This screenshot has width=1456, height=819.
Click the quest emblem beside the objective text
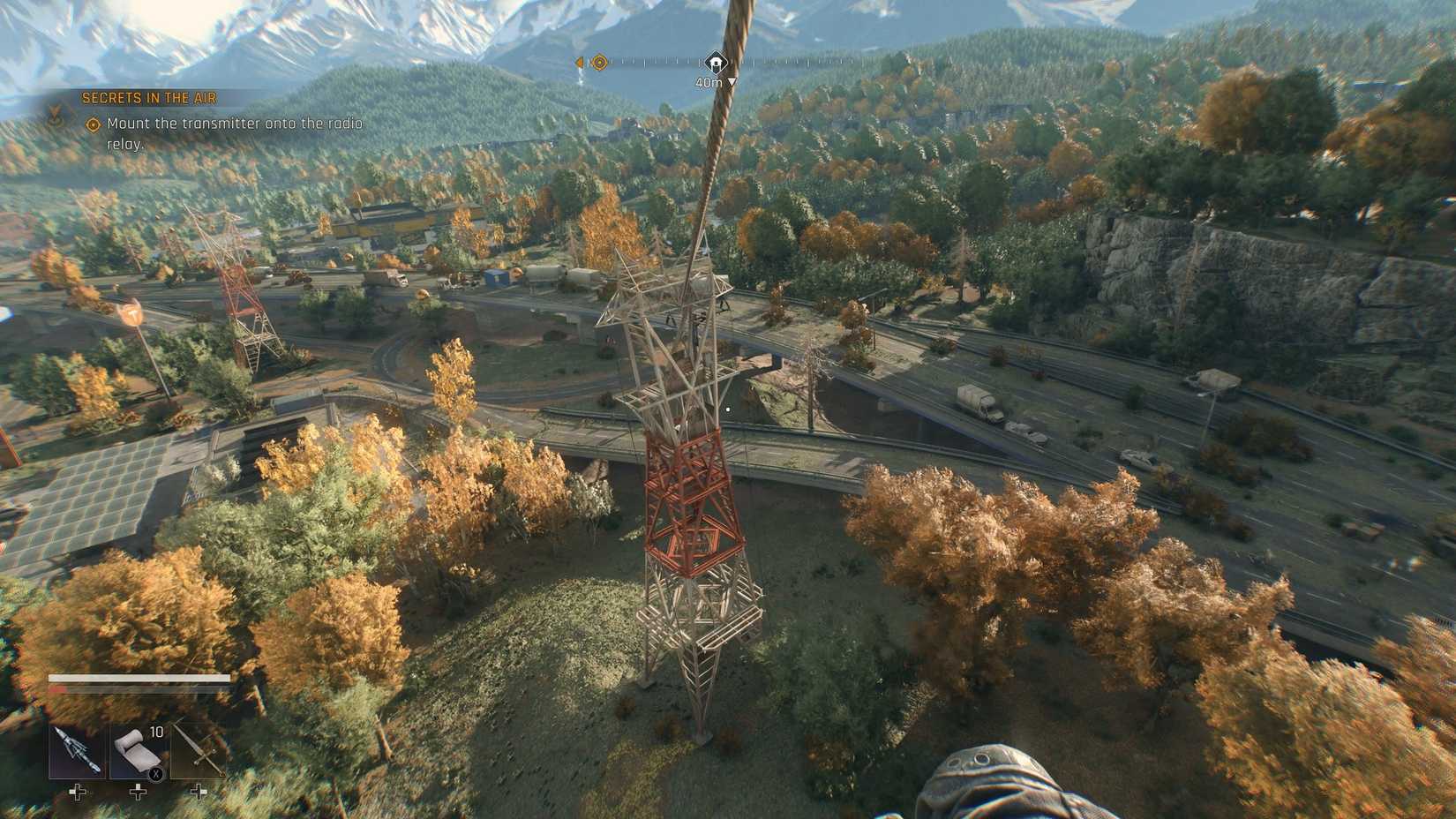(56, 113)
